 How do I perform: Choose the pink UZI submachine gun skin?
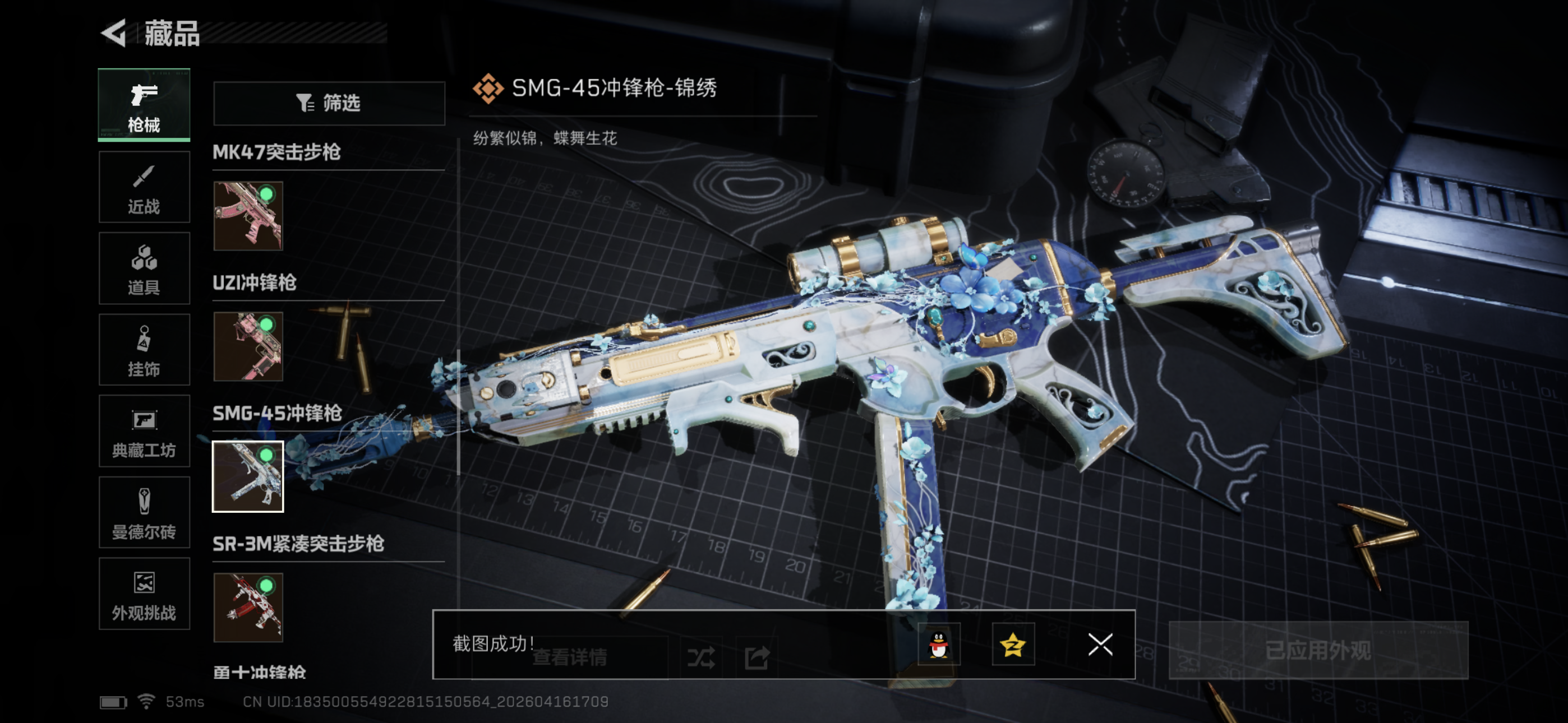(x=248, y=346)
